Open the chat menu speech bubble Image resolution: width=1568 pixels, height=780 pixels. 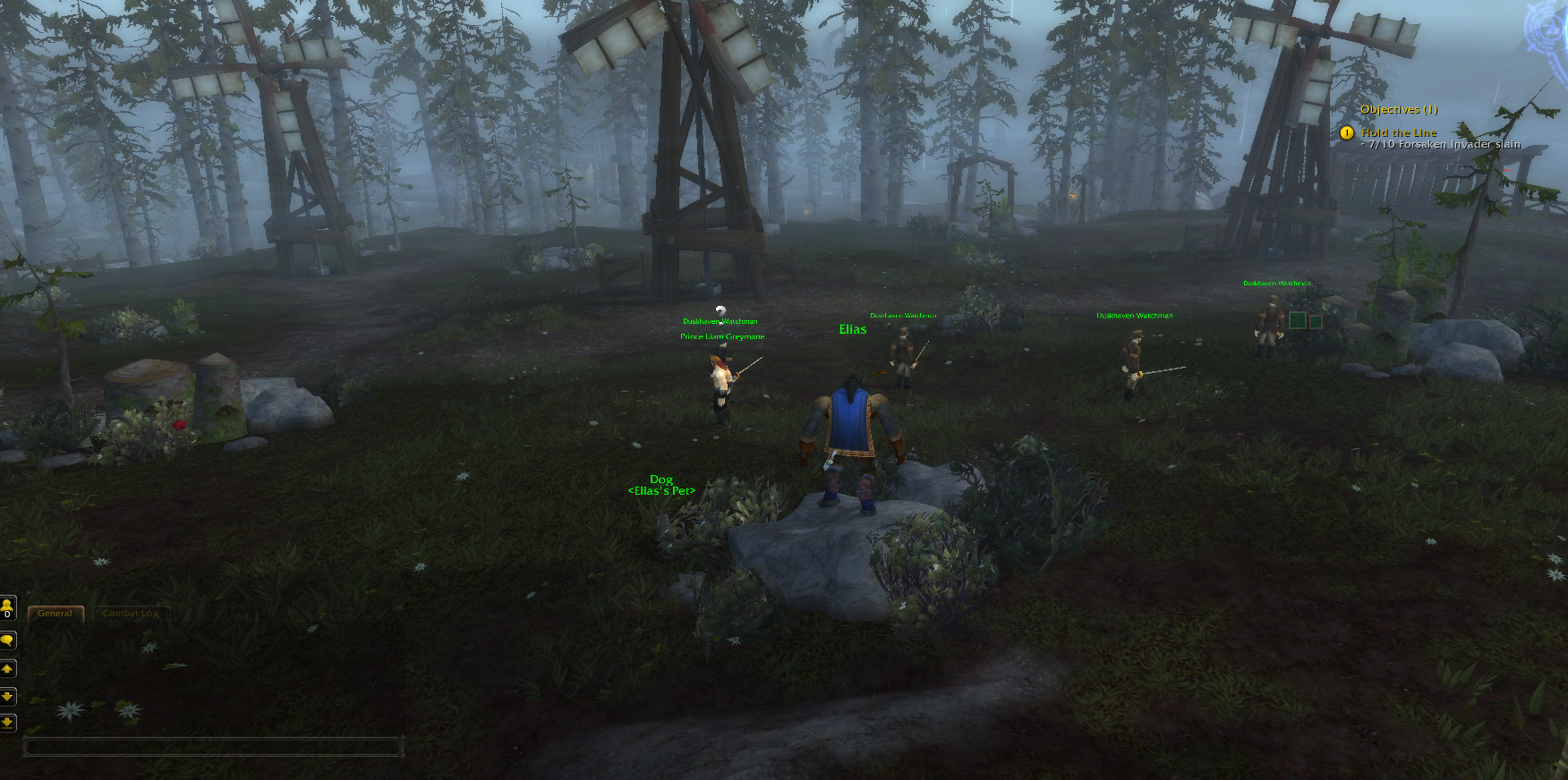point(7,640)
